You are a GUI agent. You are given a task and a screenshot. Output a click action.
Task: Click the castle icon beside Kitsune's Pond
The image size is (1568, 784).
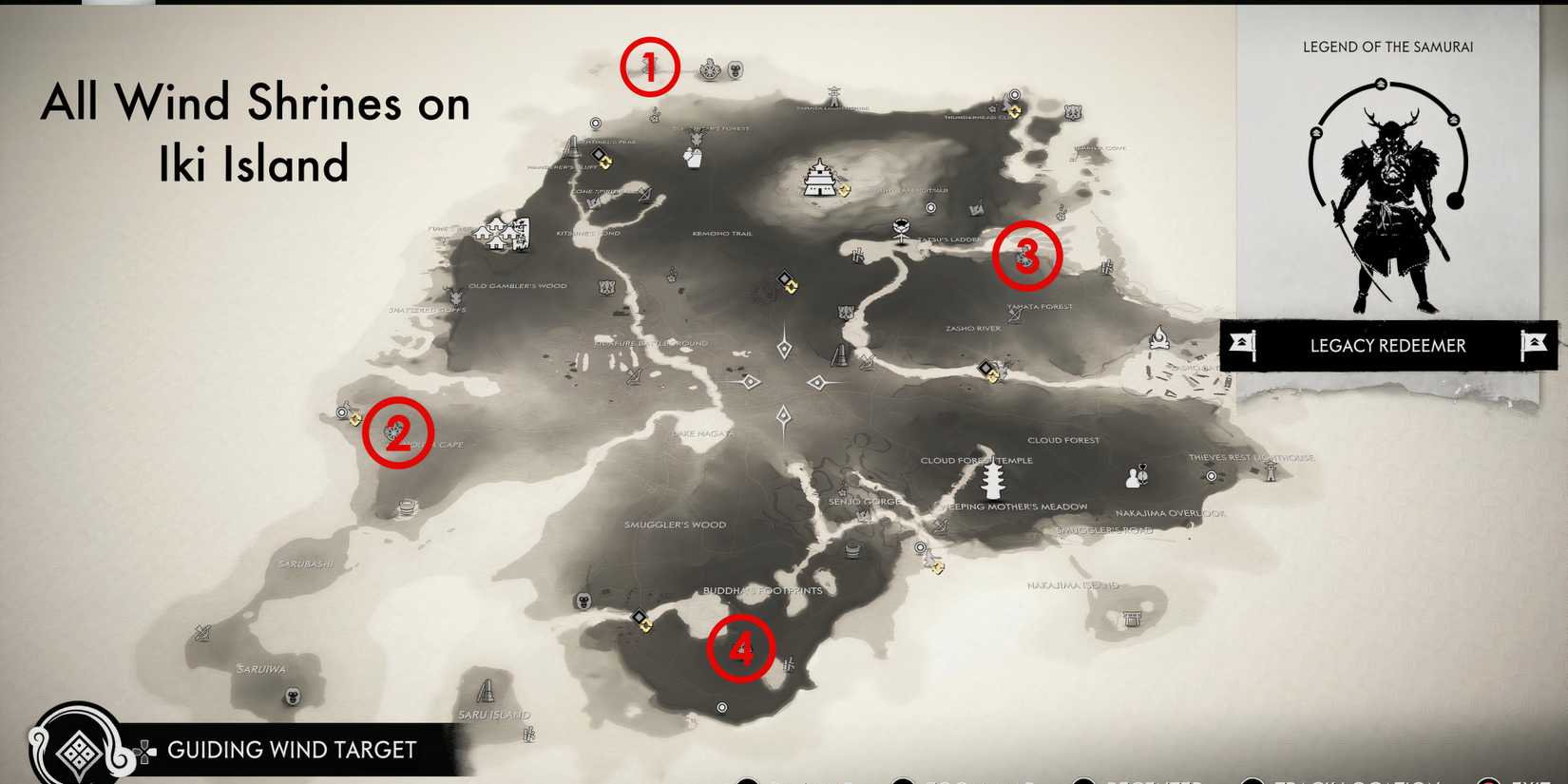pos(504,231)
